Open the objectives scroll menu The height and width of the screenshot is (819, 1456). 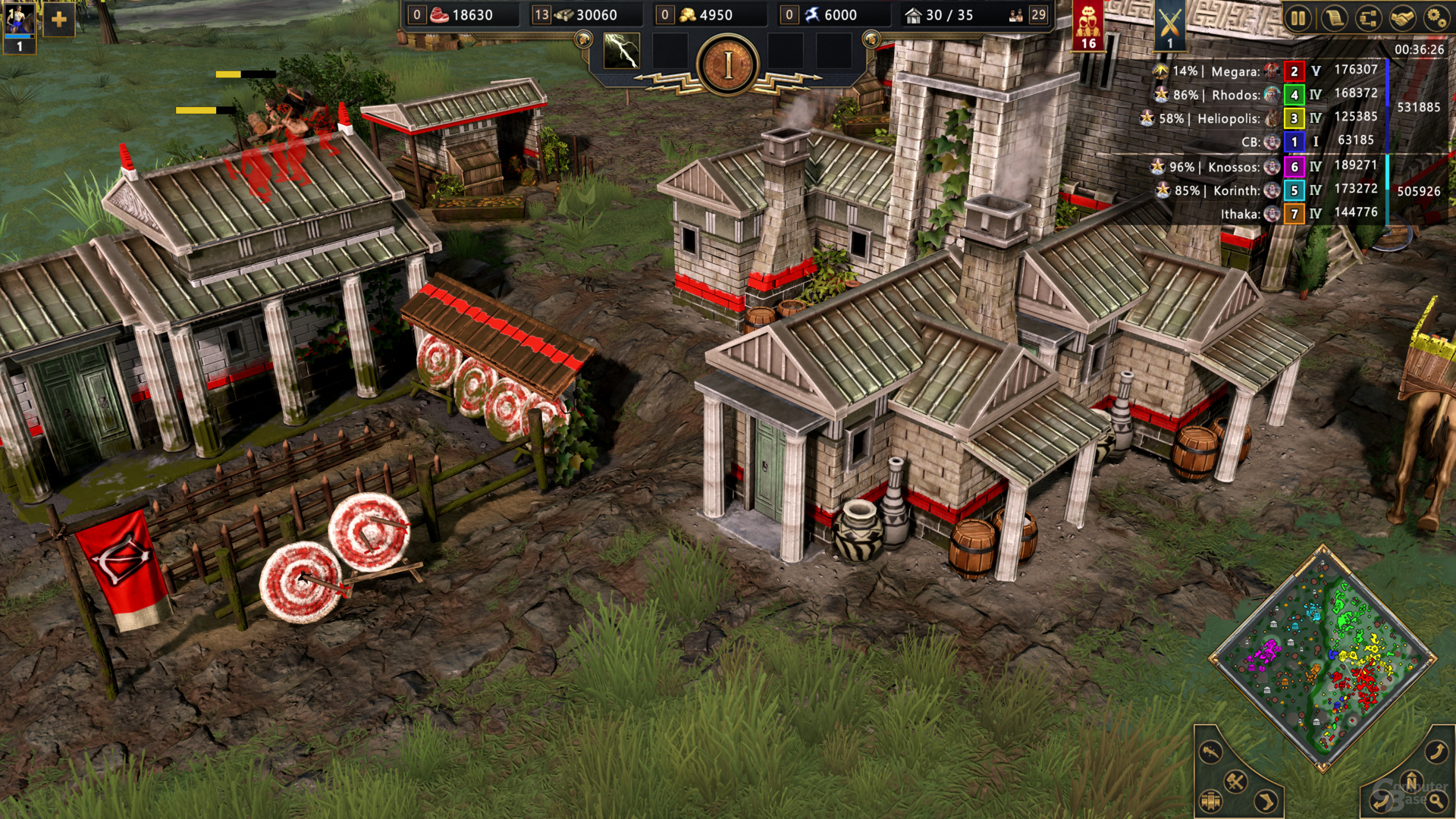1333,17
